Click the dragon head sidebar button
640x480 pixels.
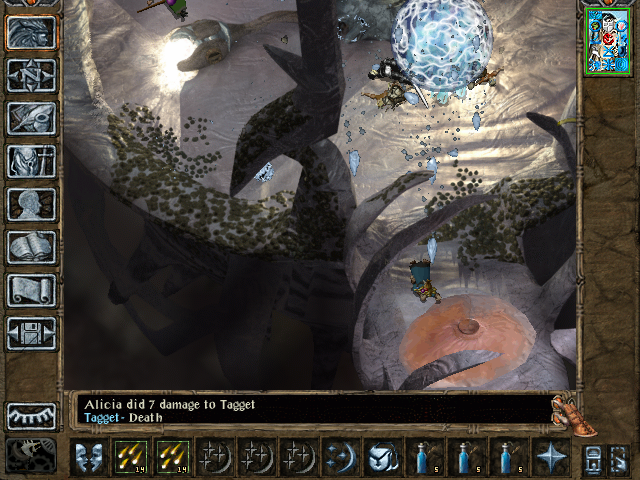(31, 32)
